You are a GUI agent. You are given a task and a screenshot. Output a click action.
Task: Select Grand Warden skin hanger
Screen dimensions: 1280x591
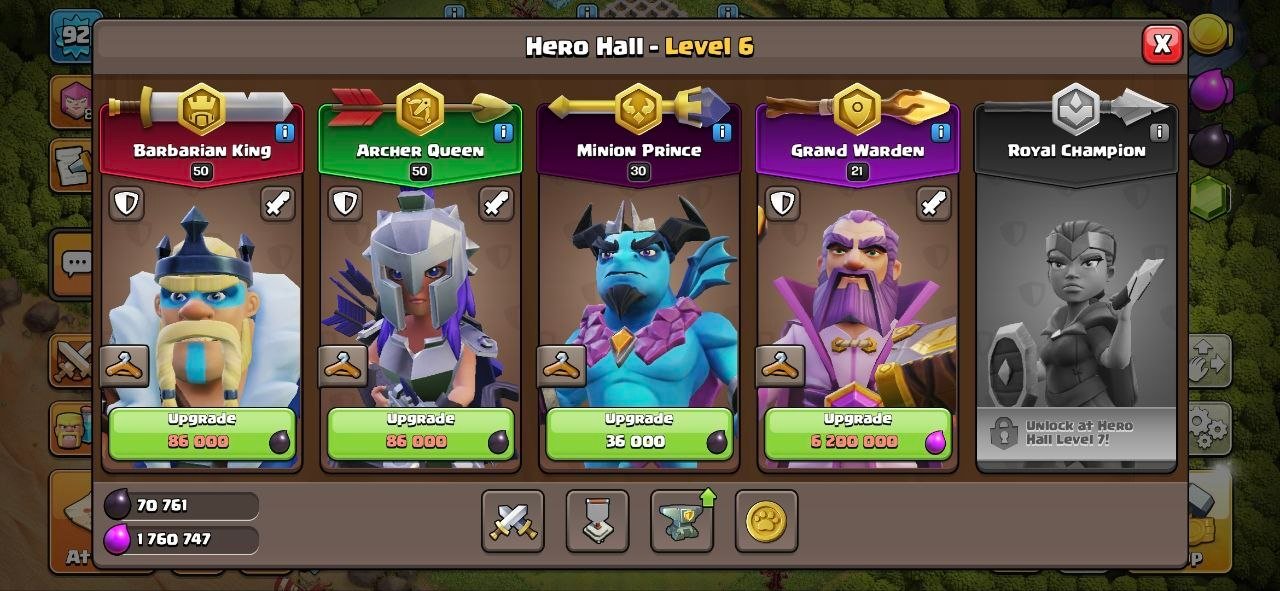[x=780, y=366]
